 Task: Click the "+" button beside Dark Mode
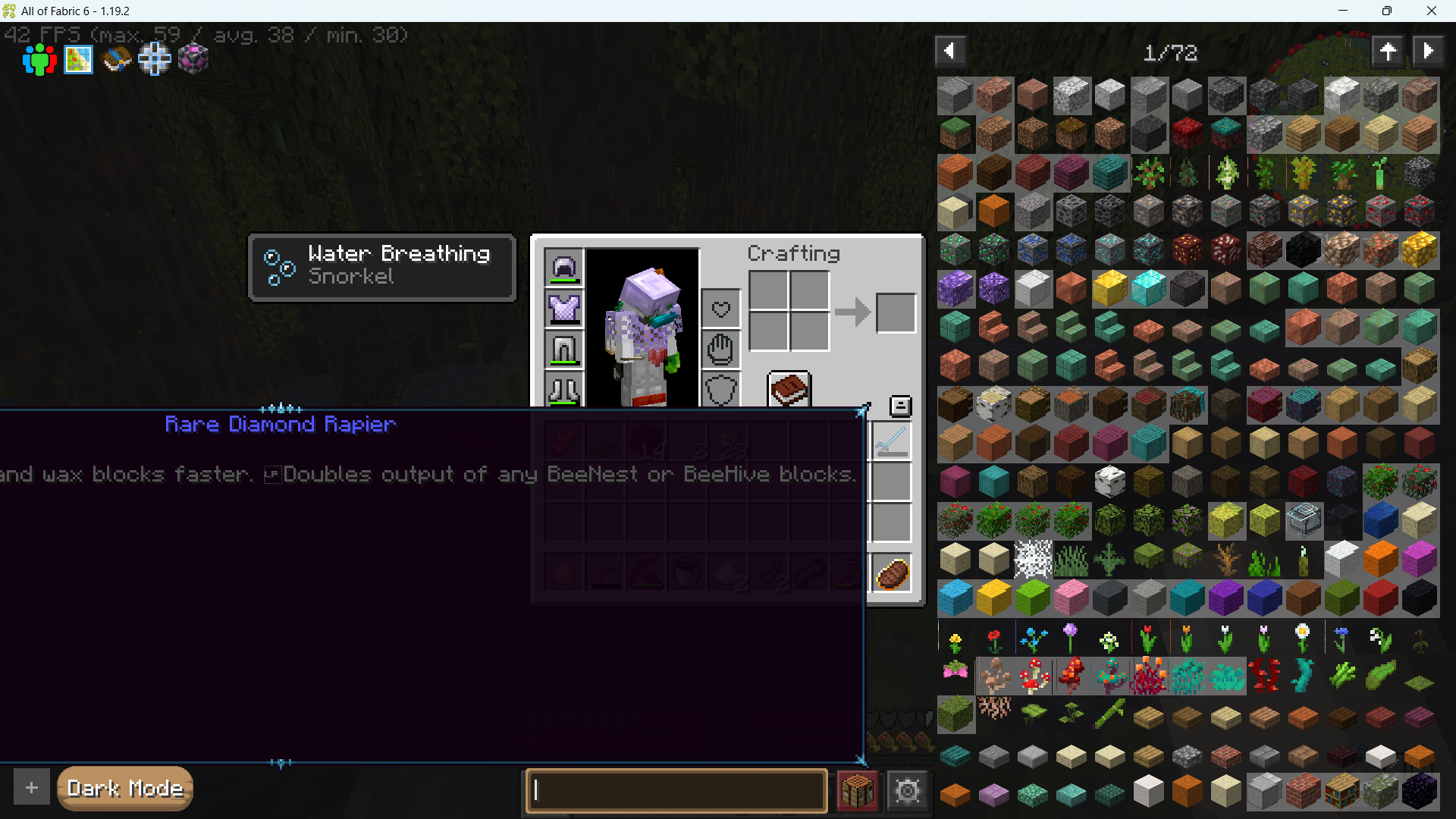click(x=31, y=787)
